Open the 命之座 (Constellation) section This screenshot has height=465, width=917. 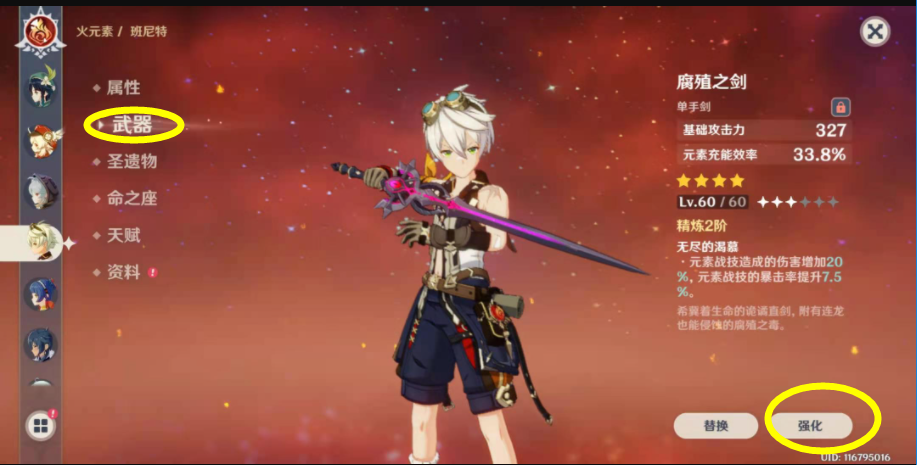click(131, 198)
